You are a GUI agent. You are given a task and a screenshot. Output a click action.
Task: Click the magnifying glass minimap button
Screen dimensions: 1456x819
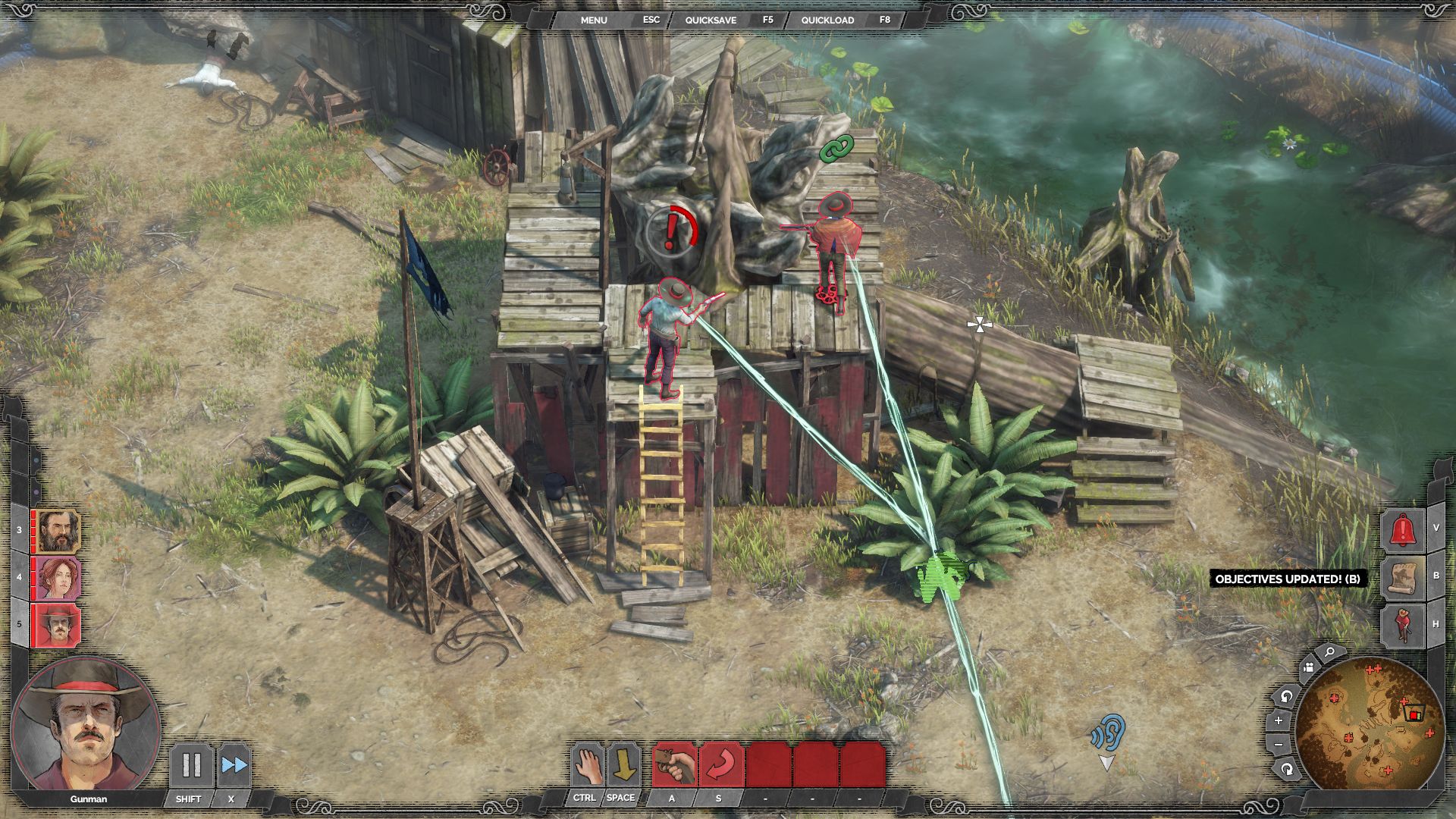click(1329, 652)
